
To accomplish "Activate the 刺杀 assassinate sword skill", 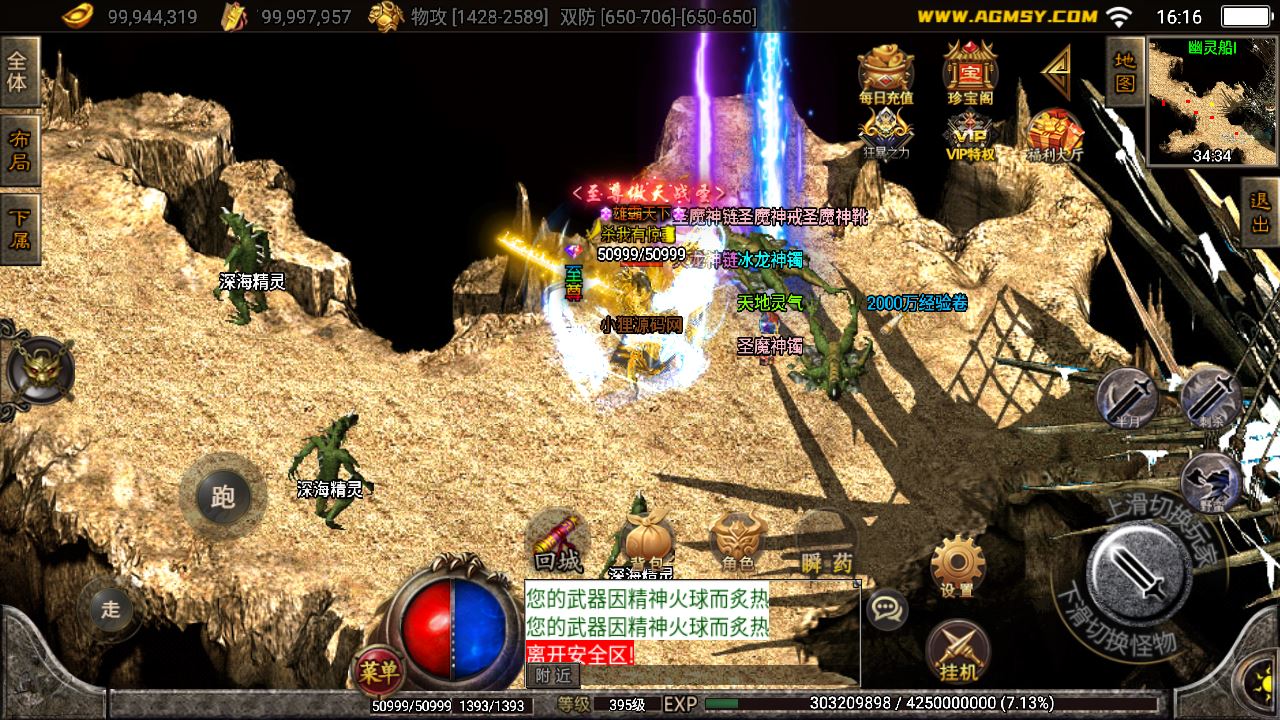I will click(x=1210, y=397).
